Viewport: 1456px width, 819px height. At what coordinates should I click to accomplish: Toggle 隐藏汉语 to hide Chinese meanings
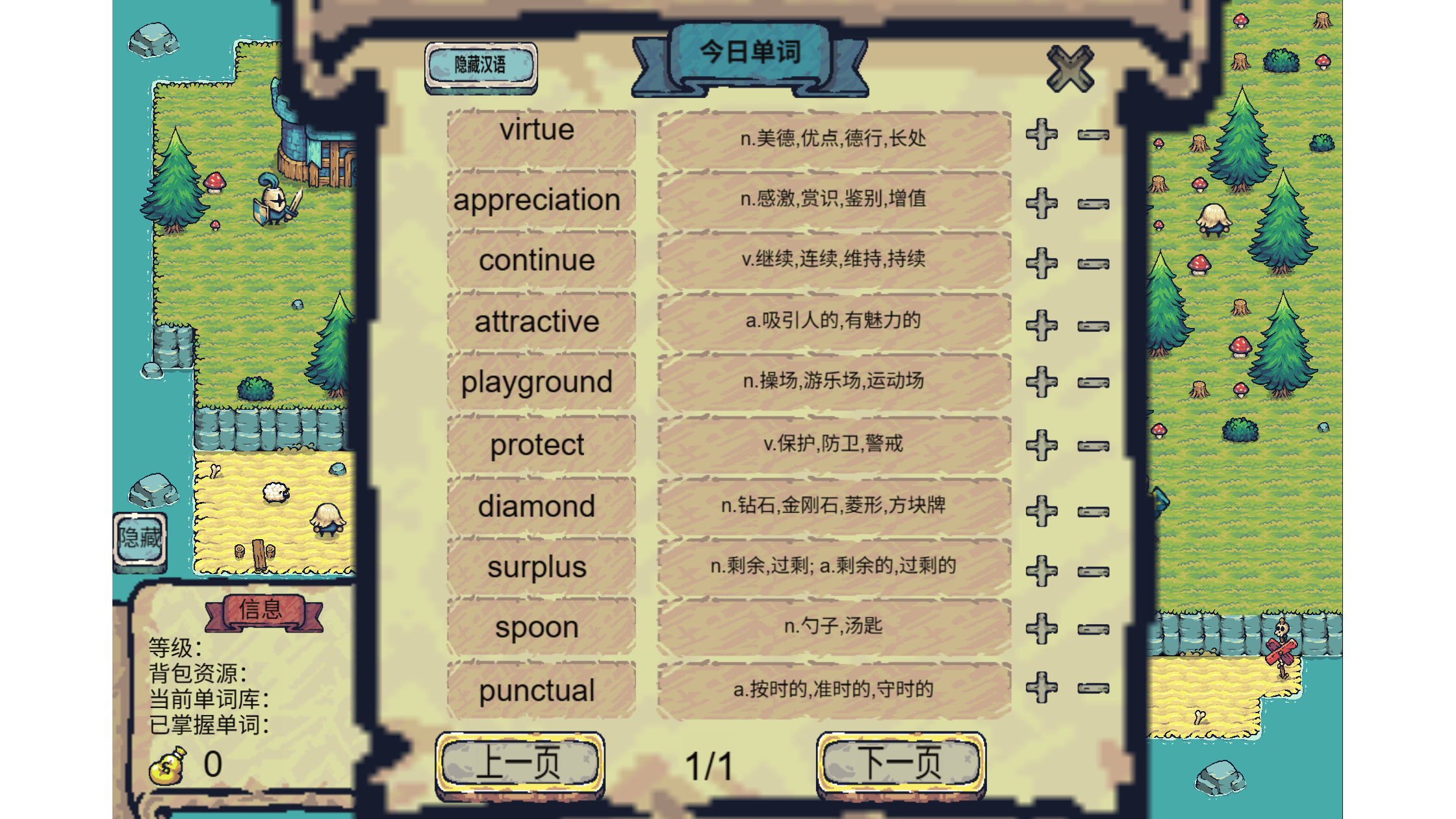click(x=481, y=66)
